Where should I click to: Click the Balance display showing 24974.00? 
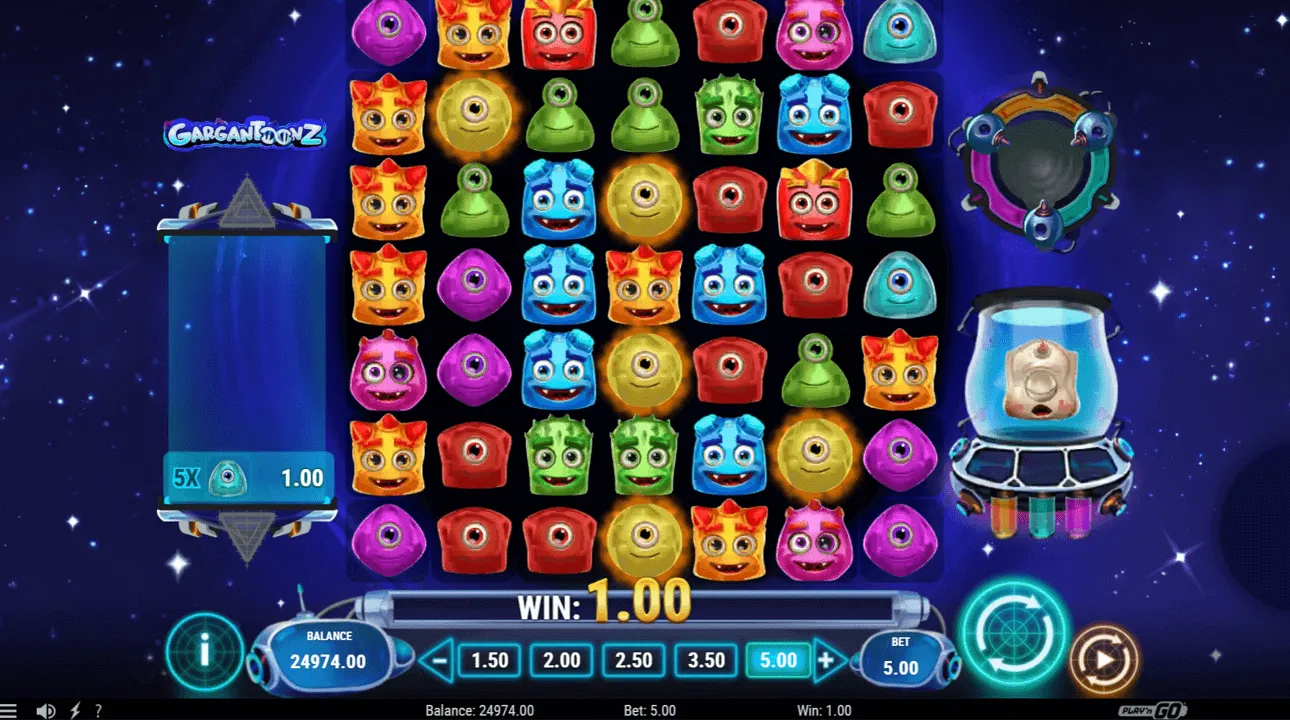[x=329, y=650]
